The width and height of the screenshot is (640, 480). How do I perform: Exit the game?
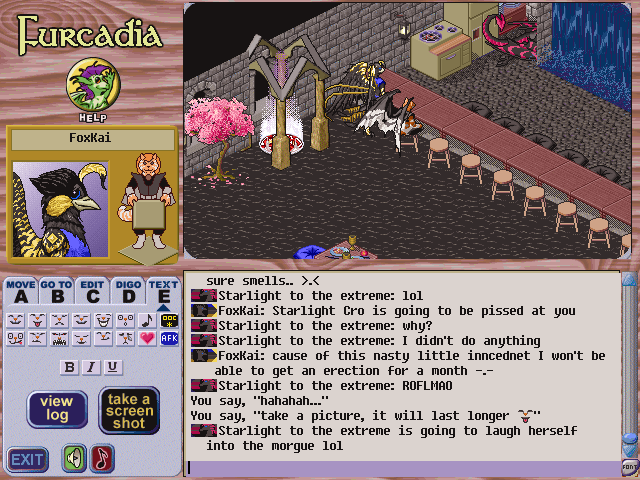27,460
